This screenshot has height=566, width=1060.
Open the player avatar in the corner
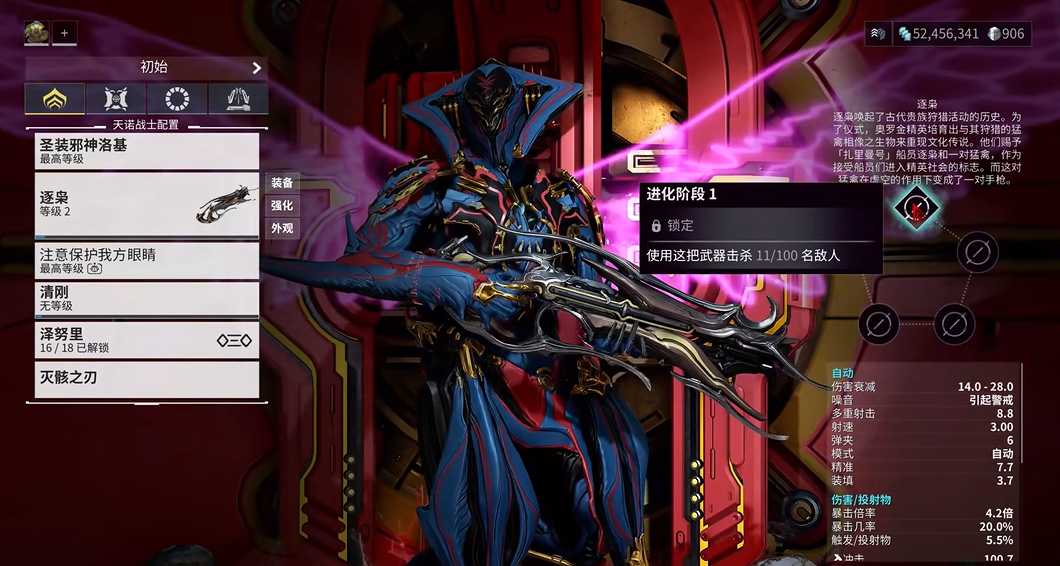37,33
